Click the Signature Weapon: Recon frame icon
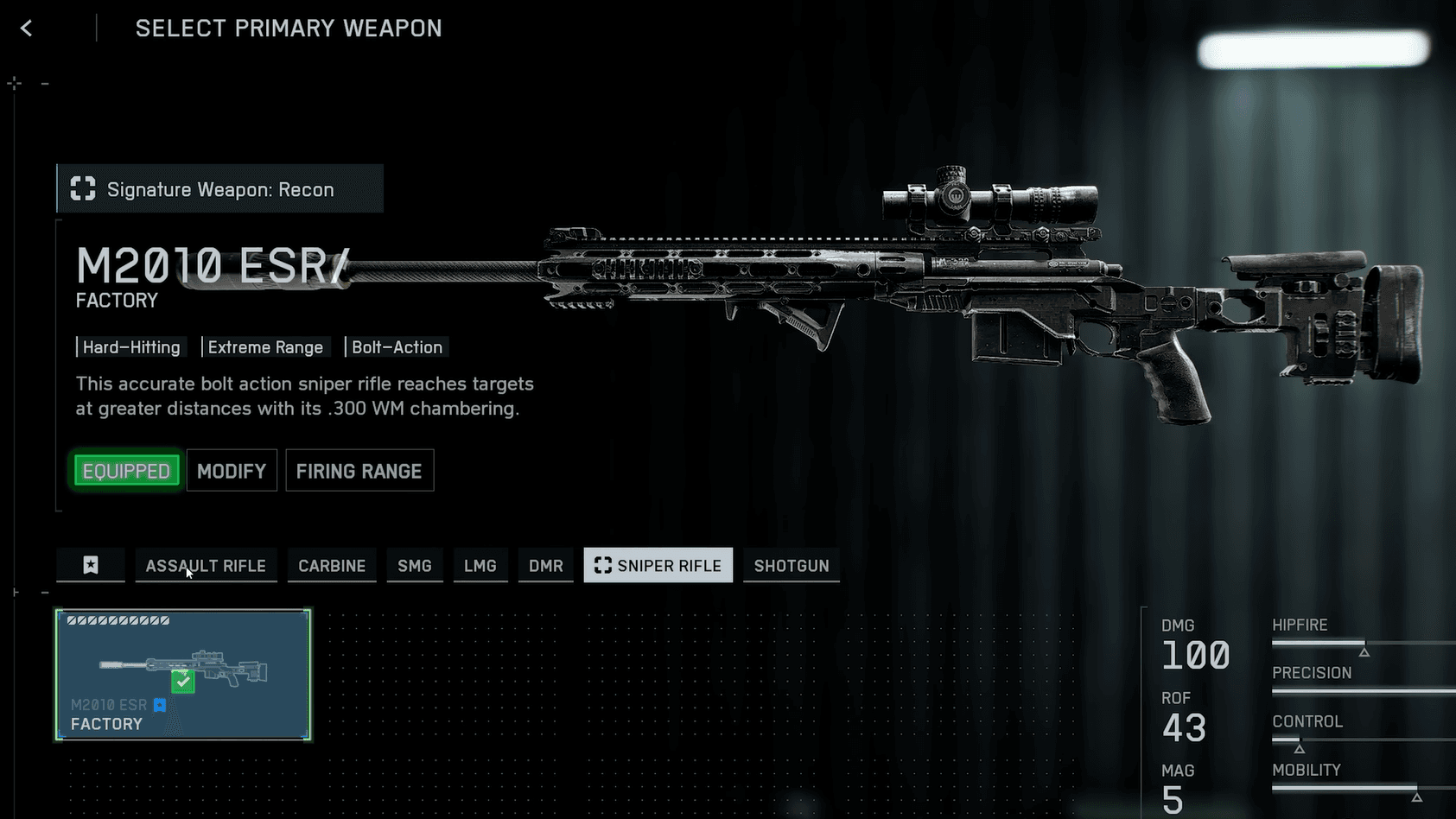This screenshot has width=1456, height=819. 83,188
